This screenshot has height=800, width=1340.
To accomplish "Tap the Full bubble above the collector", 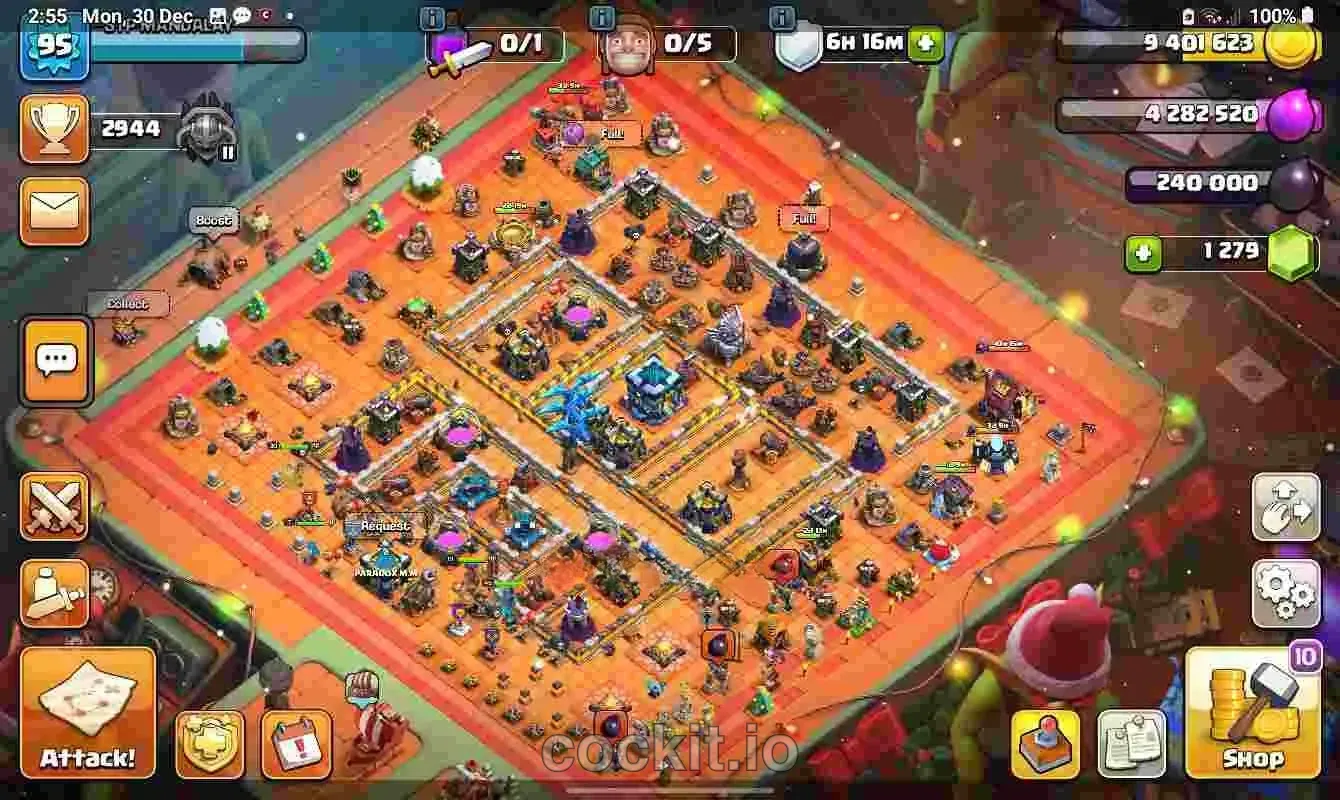I will pos(613,131).
